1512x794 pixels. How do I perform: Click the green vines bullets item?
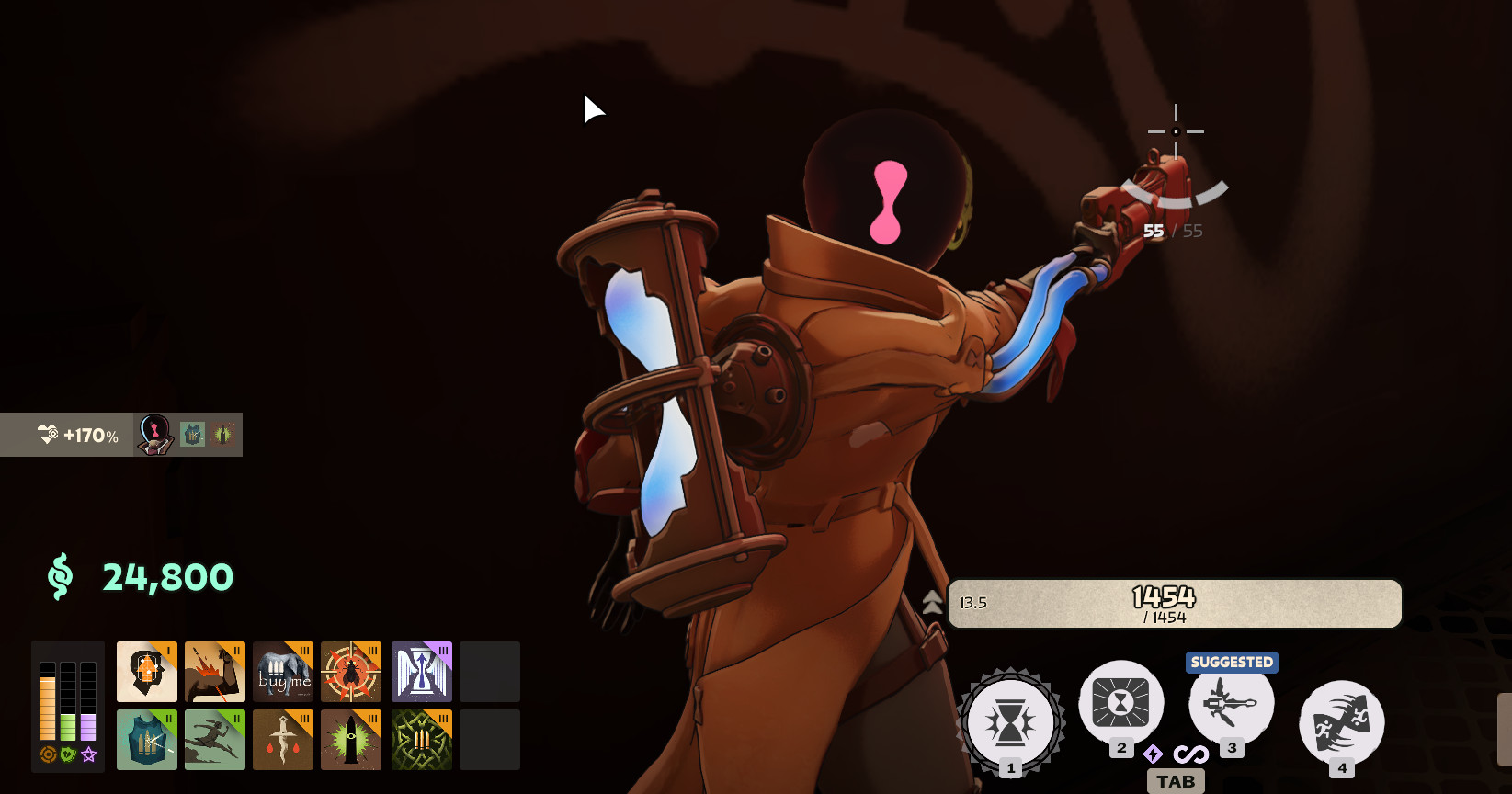coord(422,740)
